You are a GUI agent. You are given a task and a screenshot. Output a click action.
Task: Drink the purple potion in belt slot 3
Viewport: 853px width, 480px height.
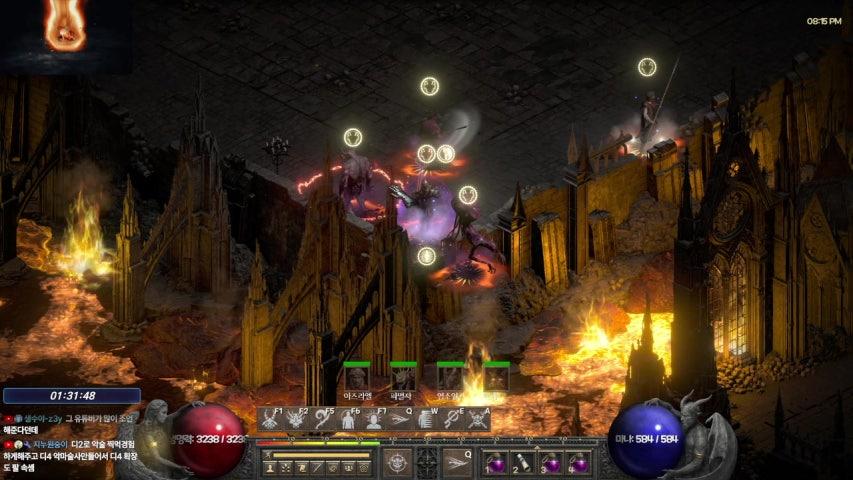click(551, 463)
